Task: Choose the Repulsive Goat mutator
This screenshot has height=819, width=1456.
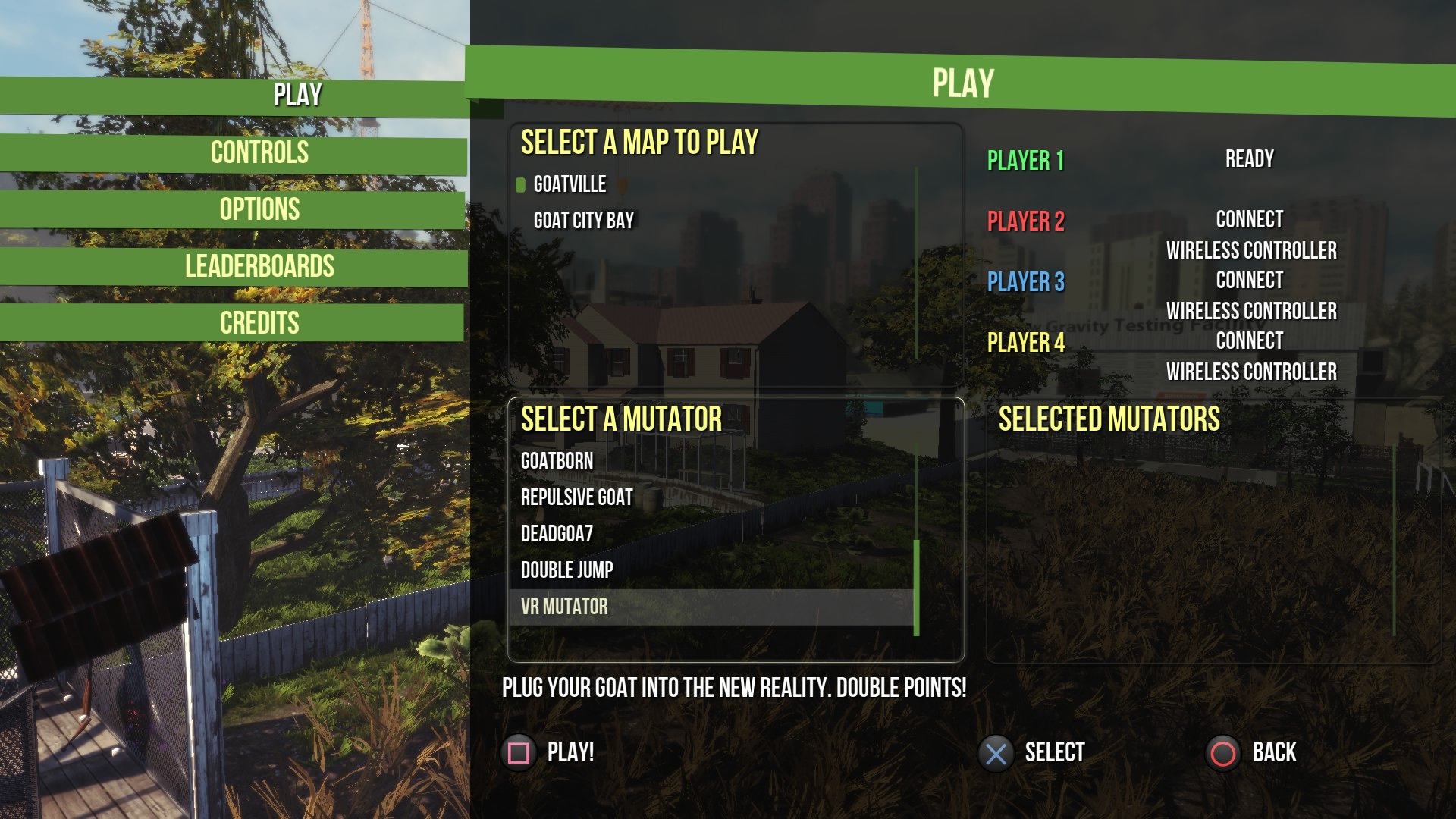Action: [x=576, y=497]
